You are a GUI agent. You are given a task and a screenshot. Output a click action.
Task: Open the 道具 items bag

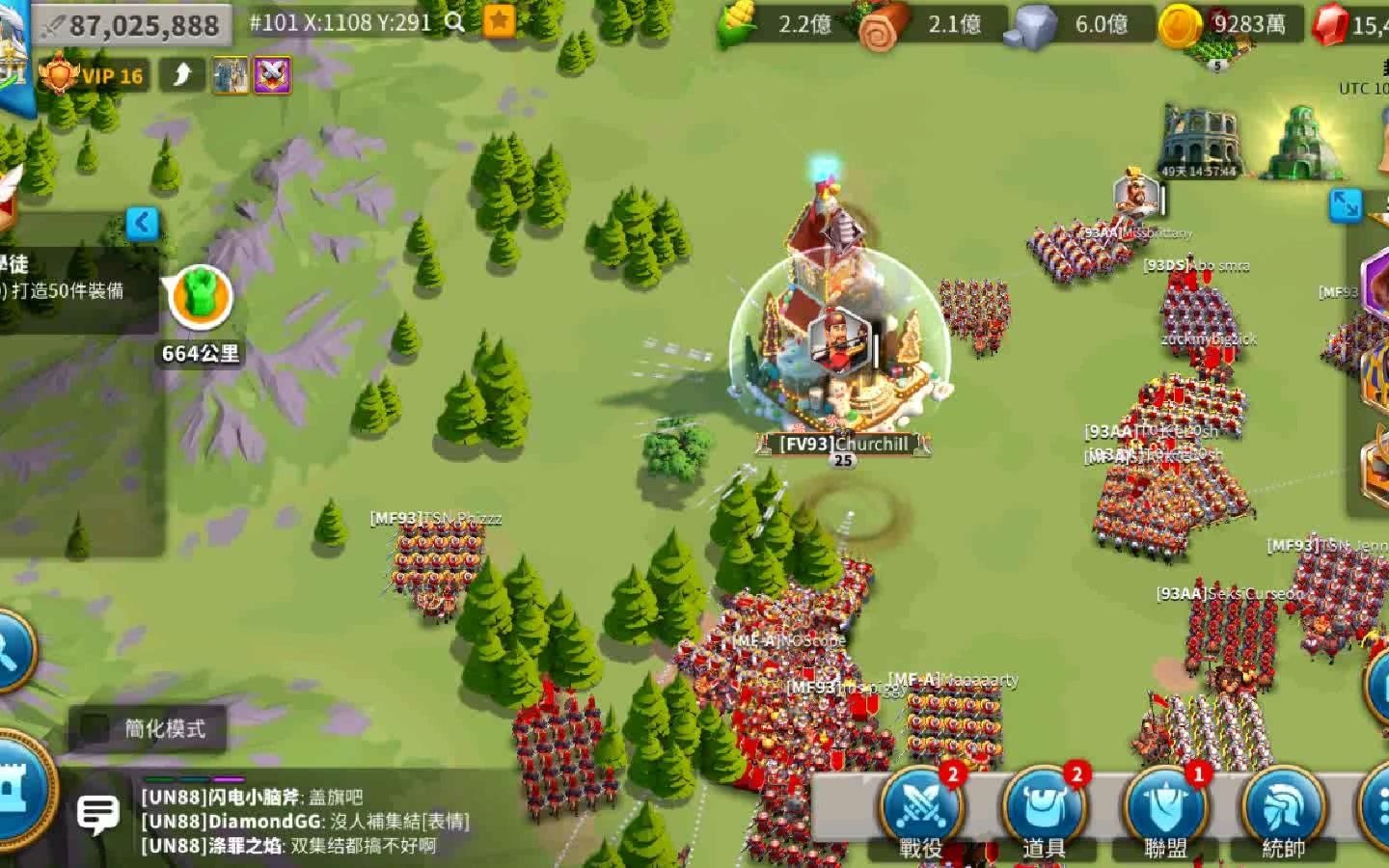point(1043,808)
